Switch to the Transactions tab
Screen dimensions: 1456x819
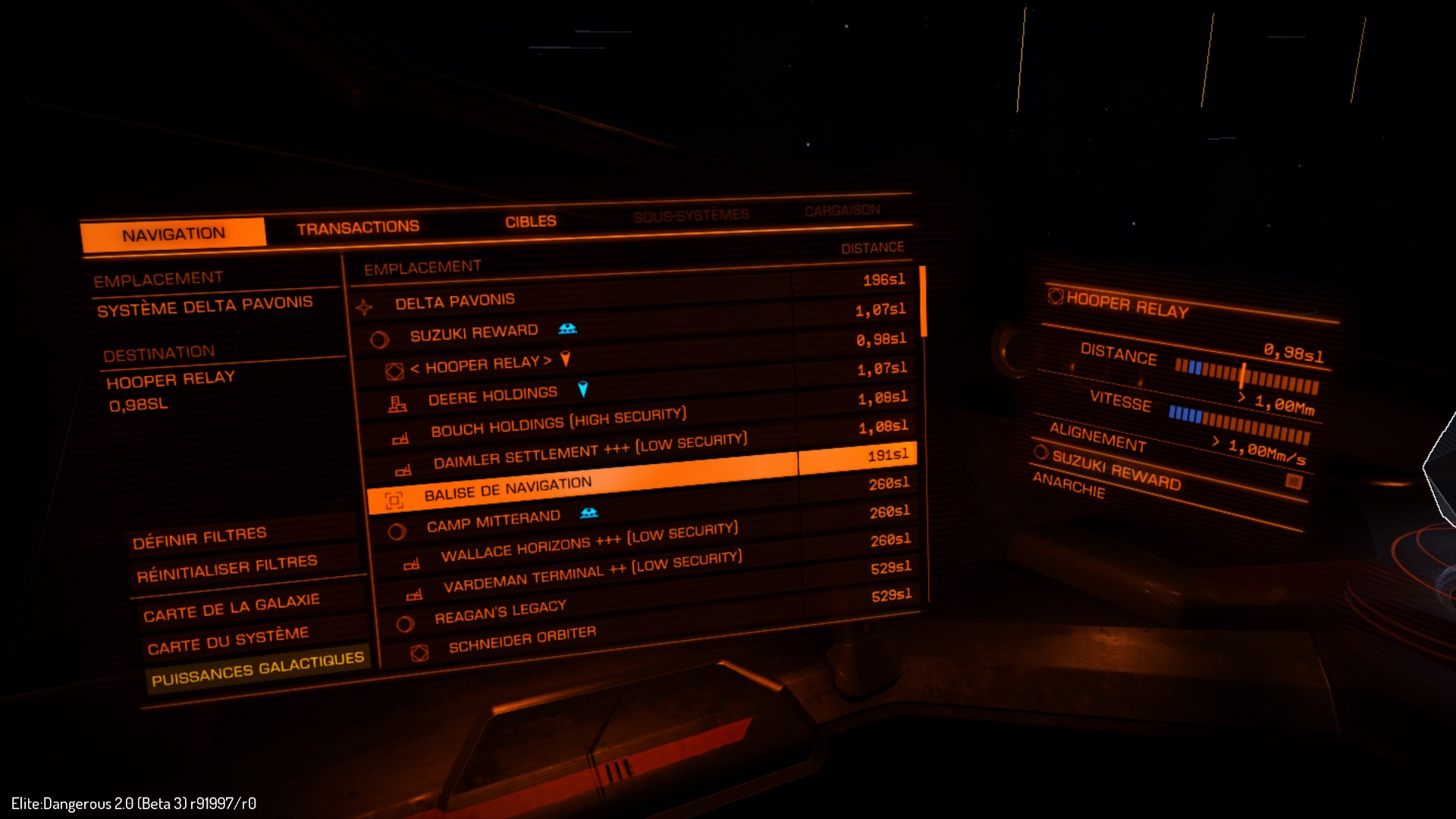coord(358,227)
